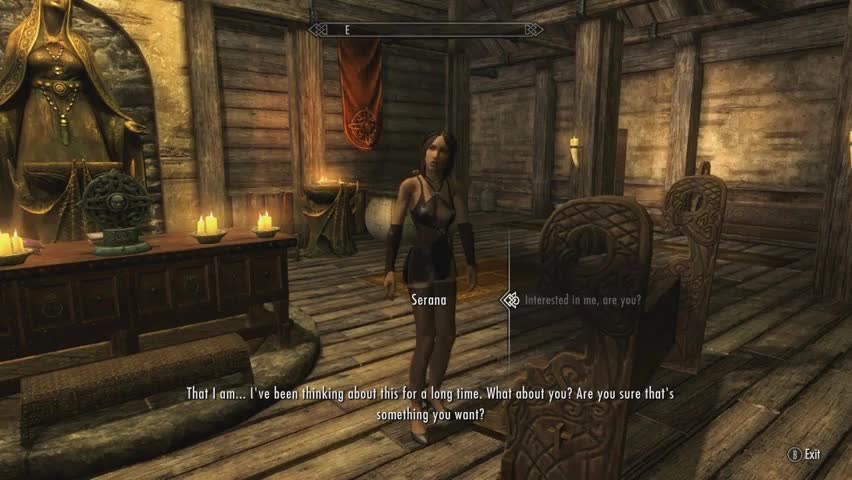Viewport: 852px width, 480px height.
Task: Choose the "Interested in me, are you?" reply
Action: pyautogui.click(x=583, y=299)
